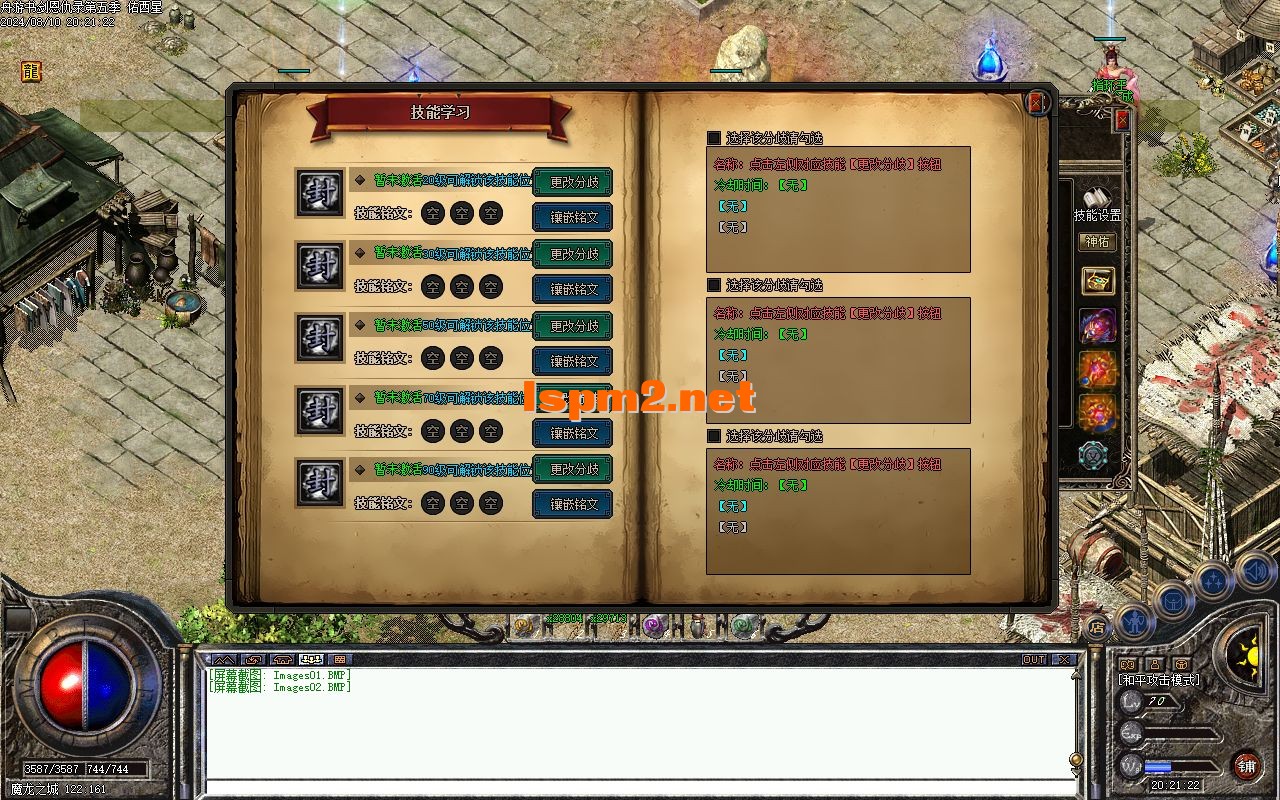Inlay inscription on the level 30 skill slot
This screenshot has height=800, width=1280.
click(573, 289)
